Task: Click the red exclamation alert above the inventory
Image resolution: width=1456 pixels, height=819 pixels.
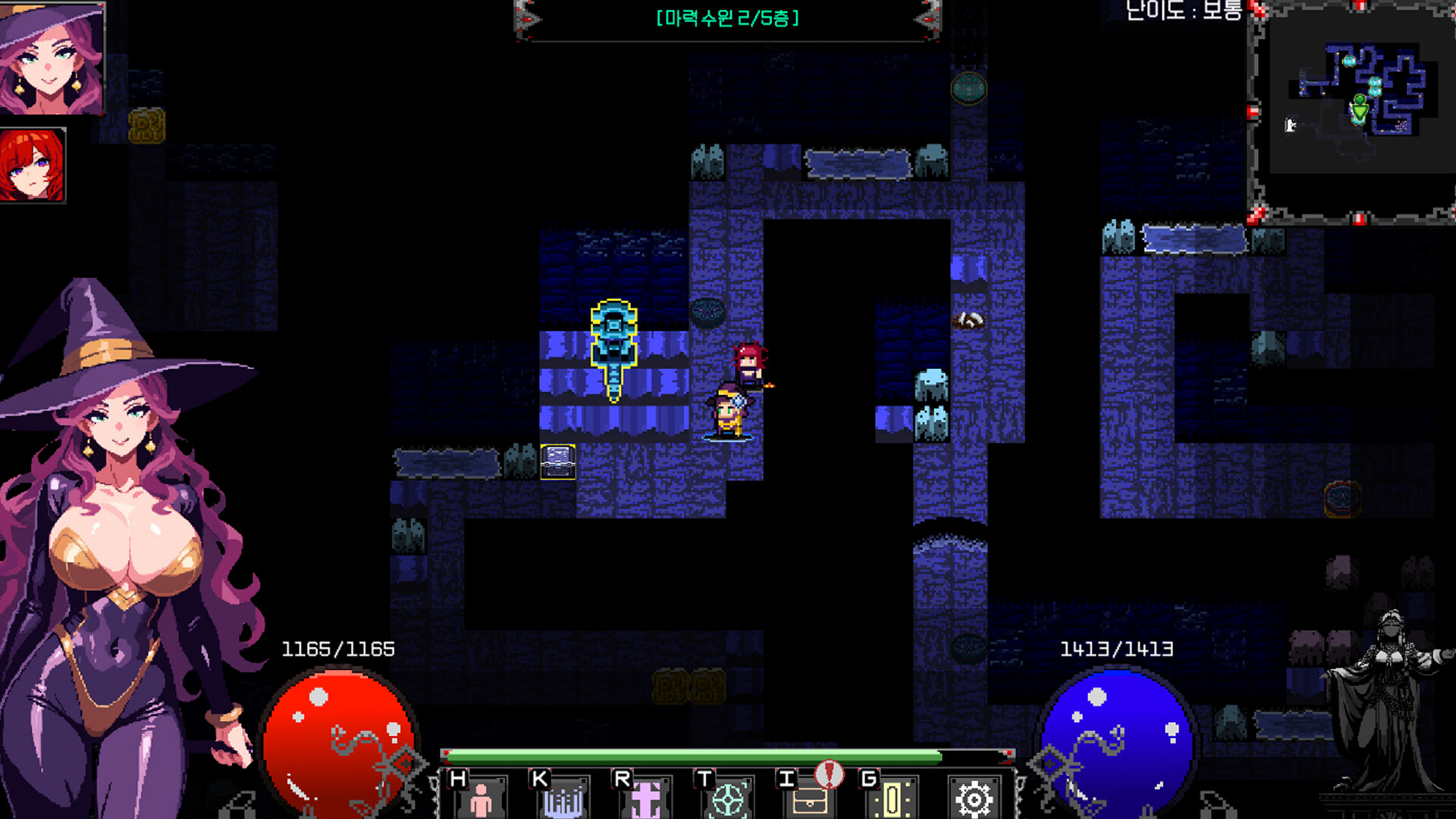Action: click(829, 776)
